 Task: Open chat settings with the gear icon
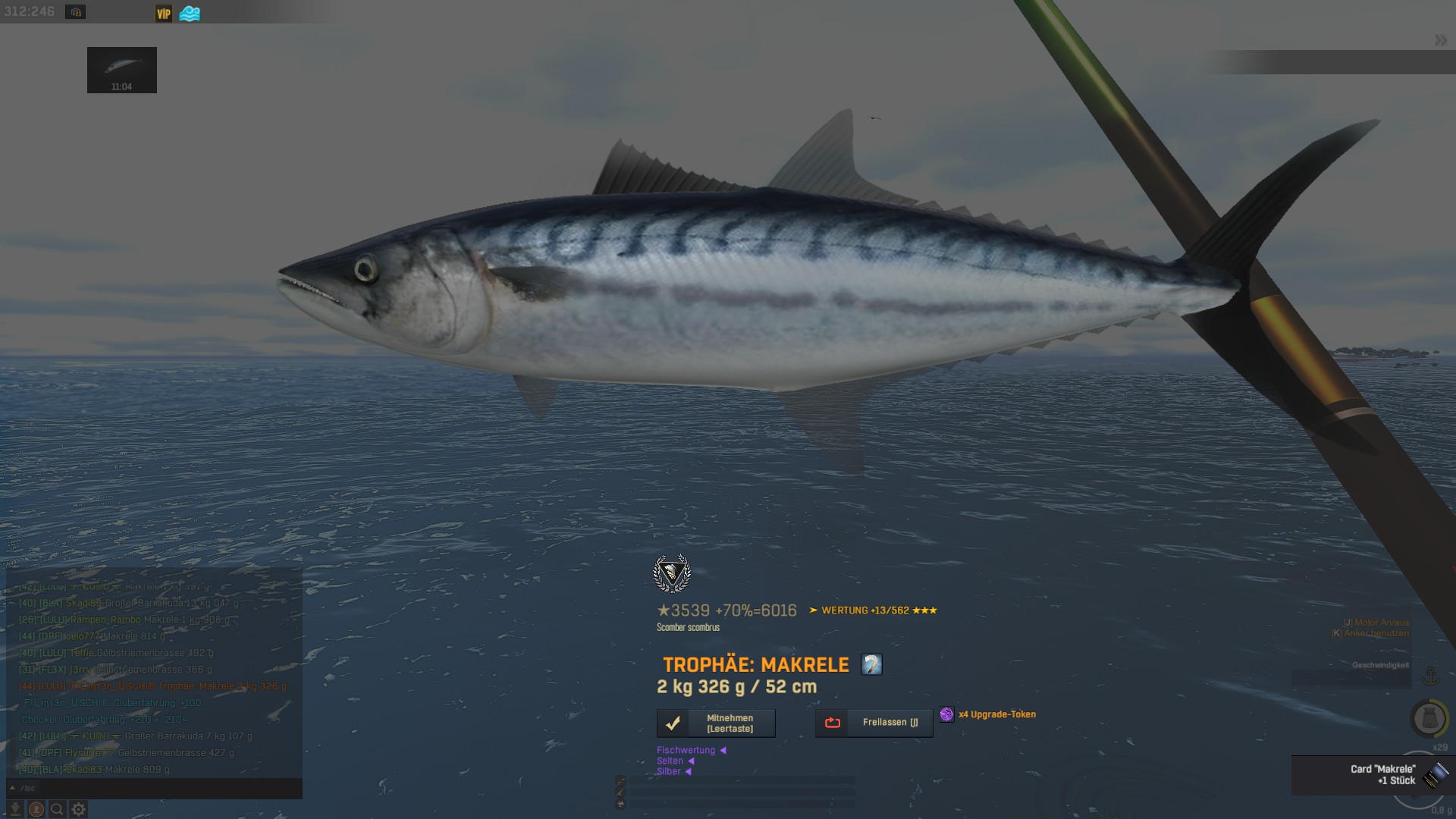coord(78,809)
